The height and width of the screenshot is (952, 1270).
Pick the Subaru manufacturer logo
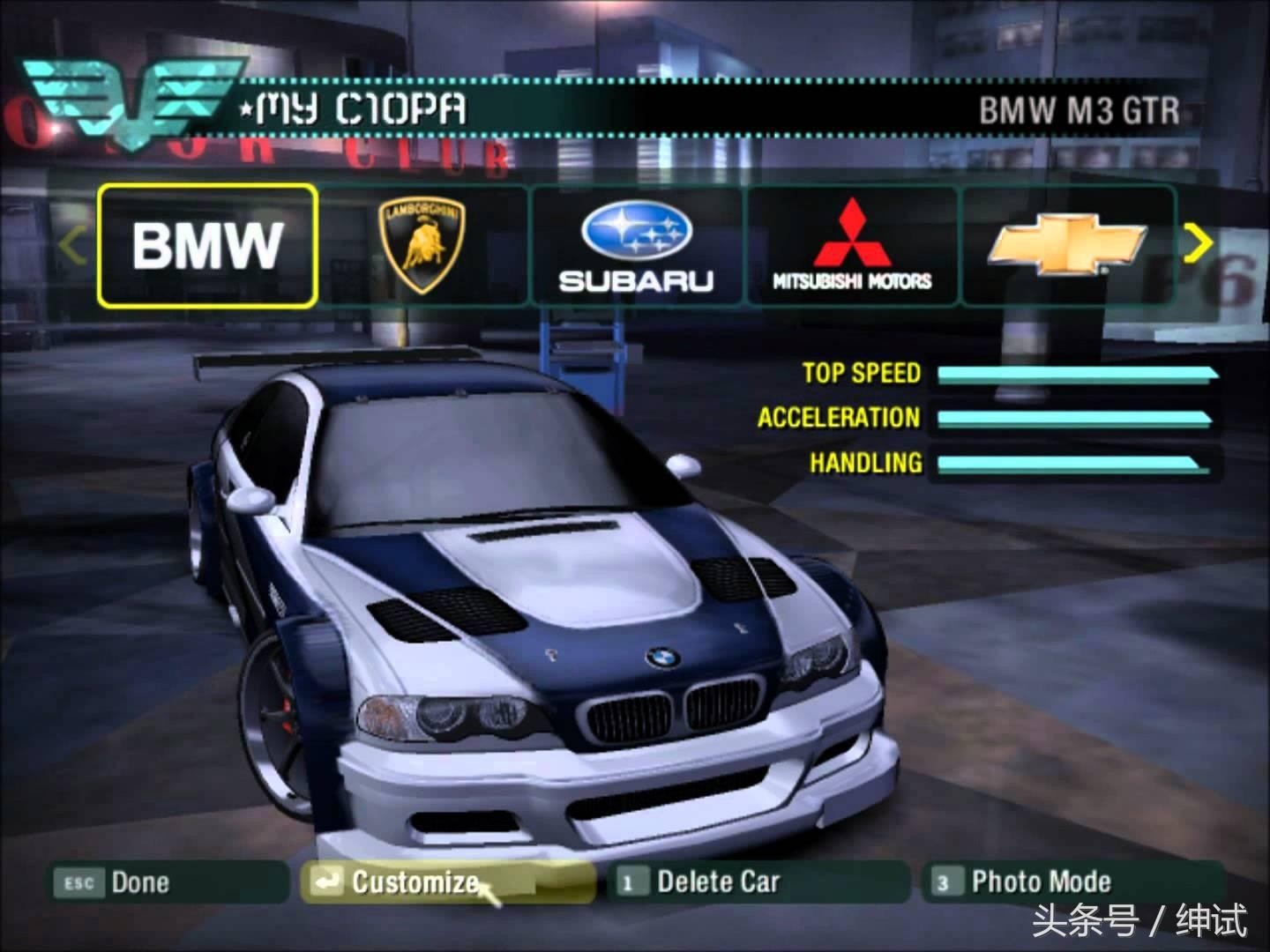pyautogui.click(x=636, y=246)
